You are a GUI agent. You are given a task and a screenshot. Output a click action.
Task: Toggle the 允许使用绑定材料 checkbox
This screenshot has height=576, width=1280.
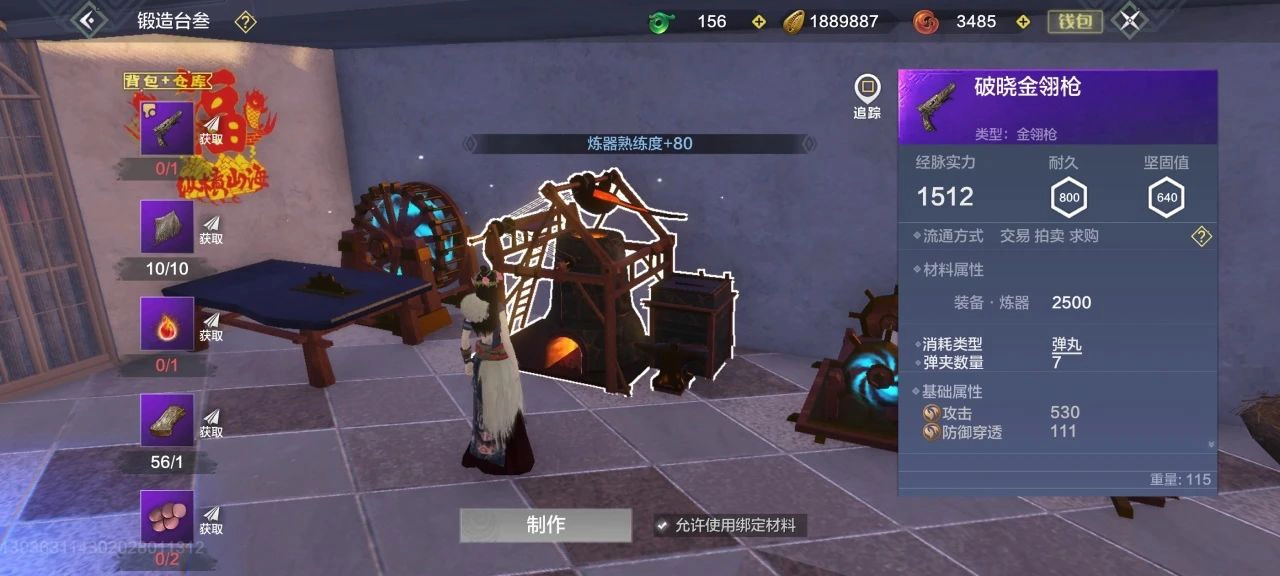pos(662,525)
